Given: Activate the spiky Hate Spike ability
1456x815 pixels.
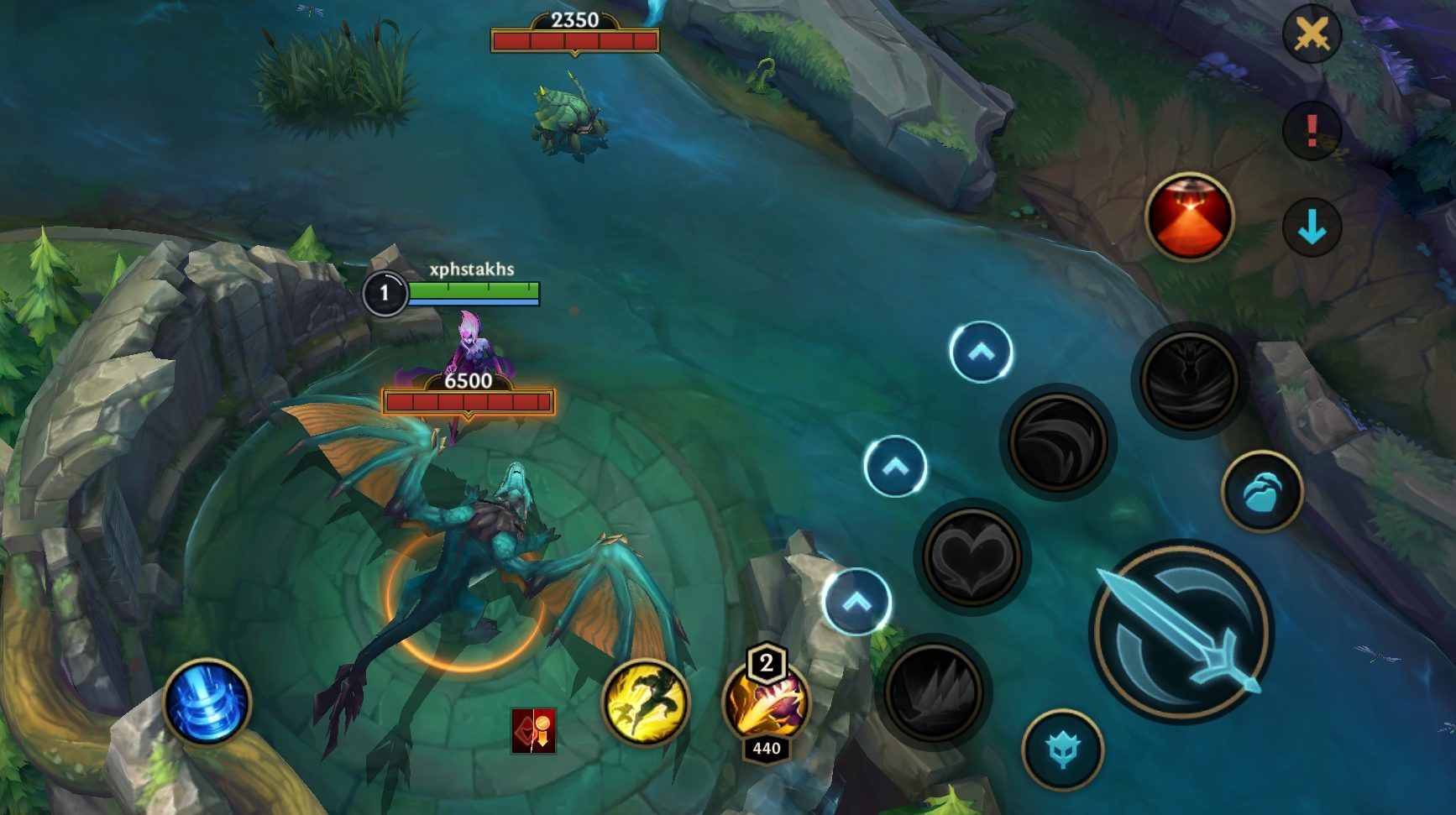Looking at the screenshot, I should [933, 692].
